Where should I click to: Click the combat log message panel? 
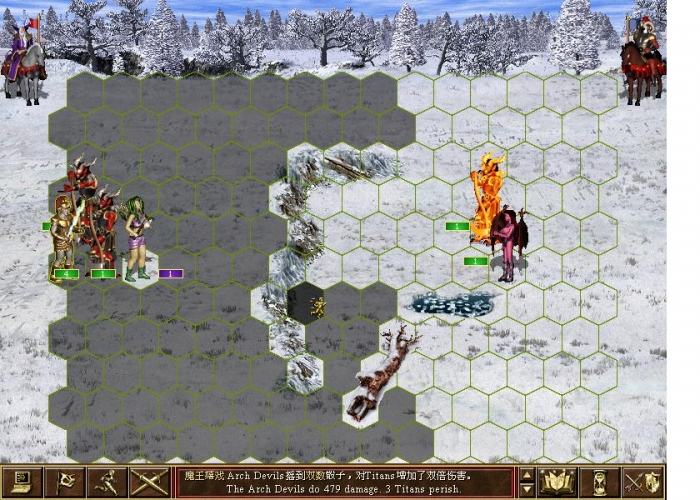click(x=345, y=482)
